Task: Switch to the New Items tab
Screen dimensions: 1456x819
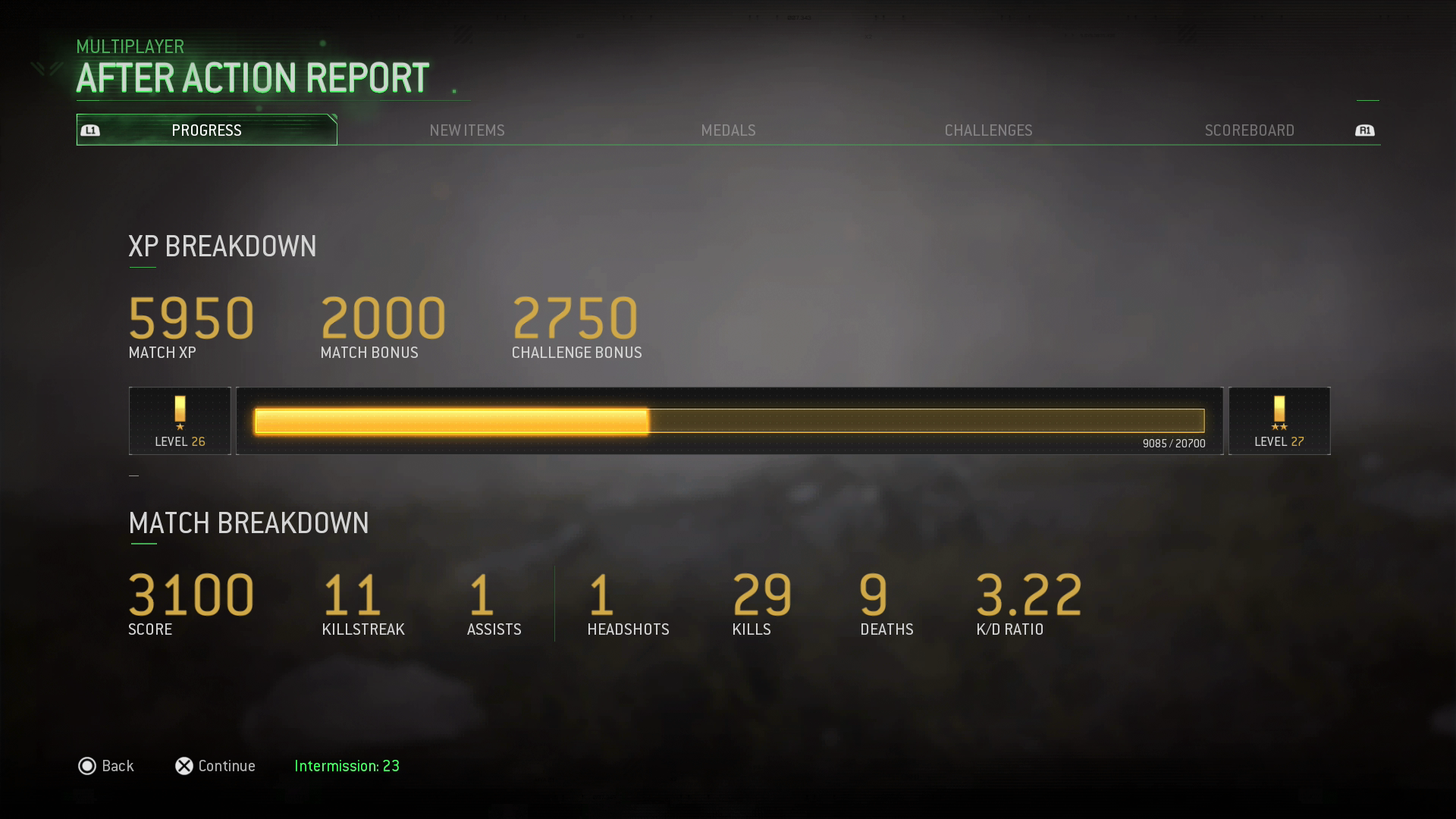Action: point(467,130)
